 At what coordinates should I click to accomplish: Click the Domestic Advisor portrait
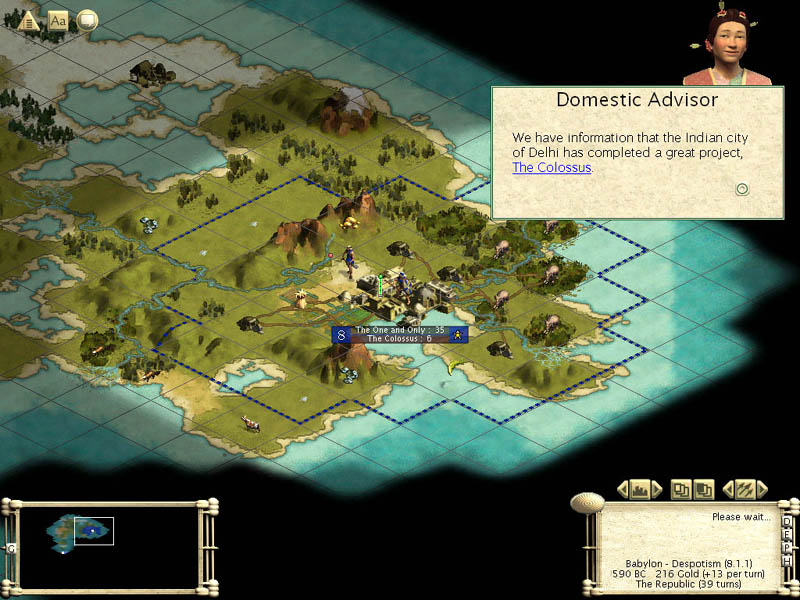tap(721, 46)
